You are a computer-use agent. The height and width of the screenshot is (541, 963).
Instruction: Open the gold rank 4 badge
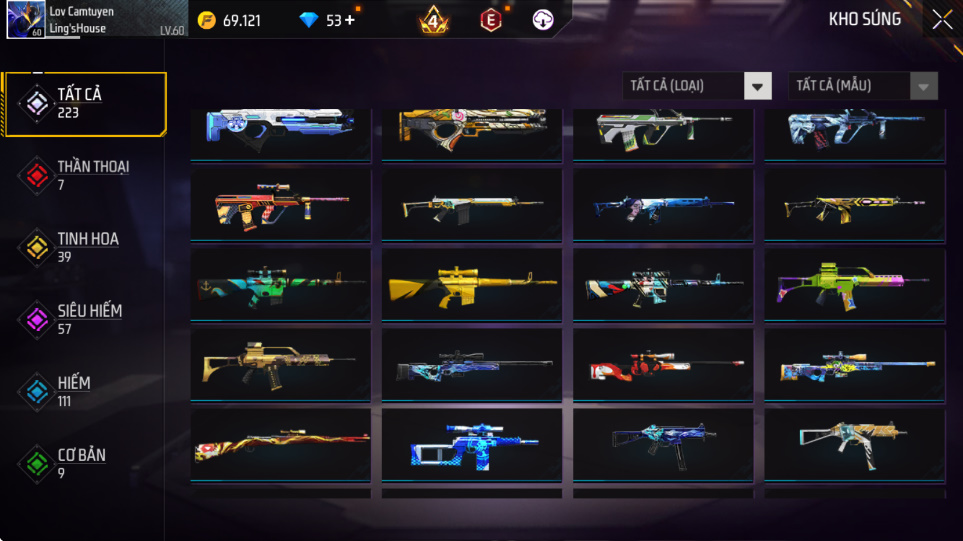tap(434, 20)
